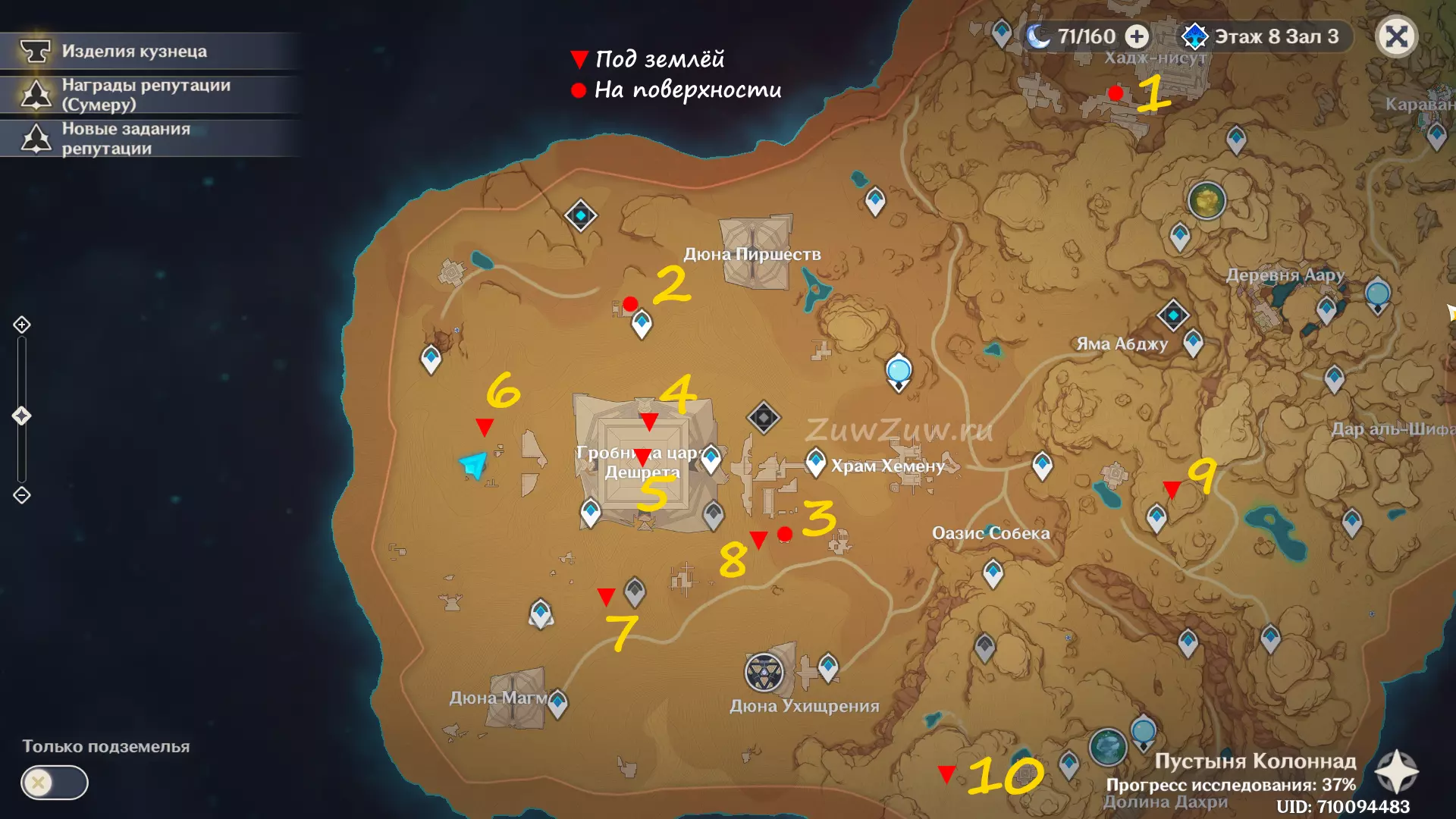The image size is (1456, 819).
Task: Open Изделия кузнеца blacksmith entry
Action: (134, 51)
